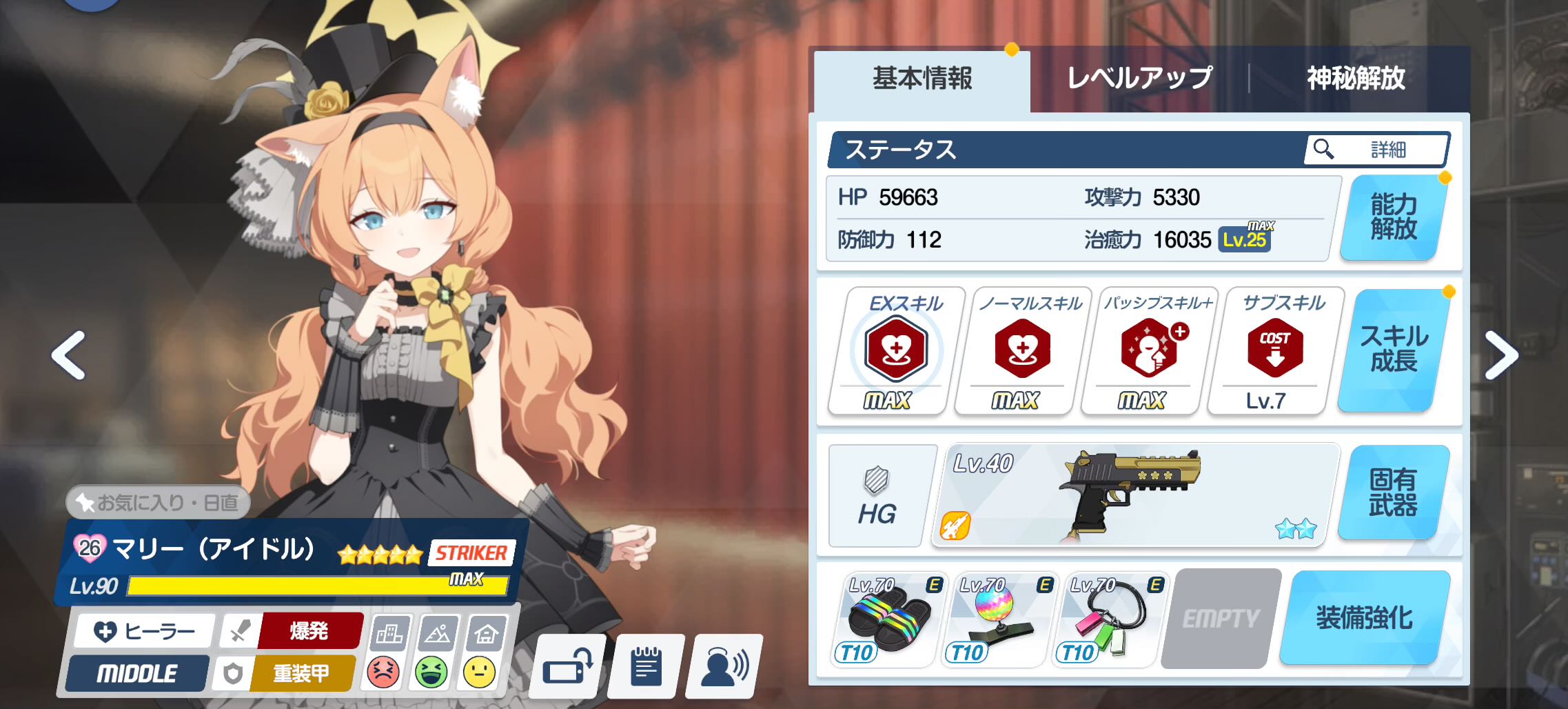Open the スキル成長 menu
1568x709 pixels.
[1394, 350]
